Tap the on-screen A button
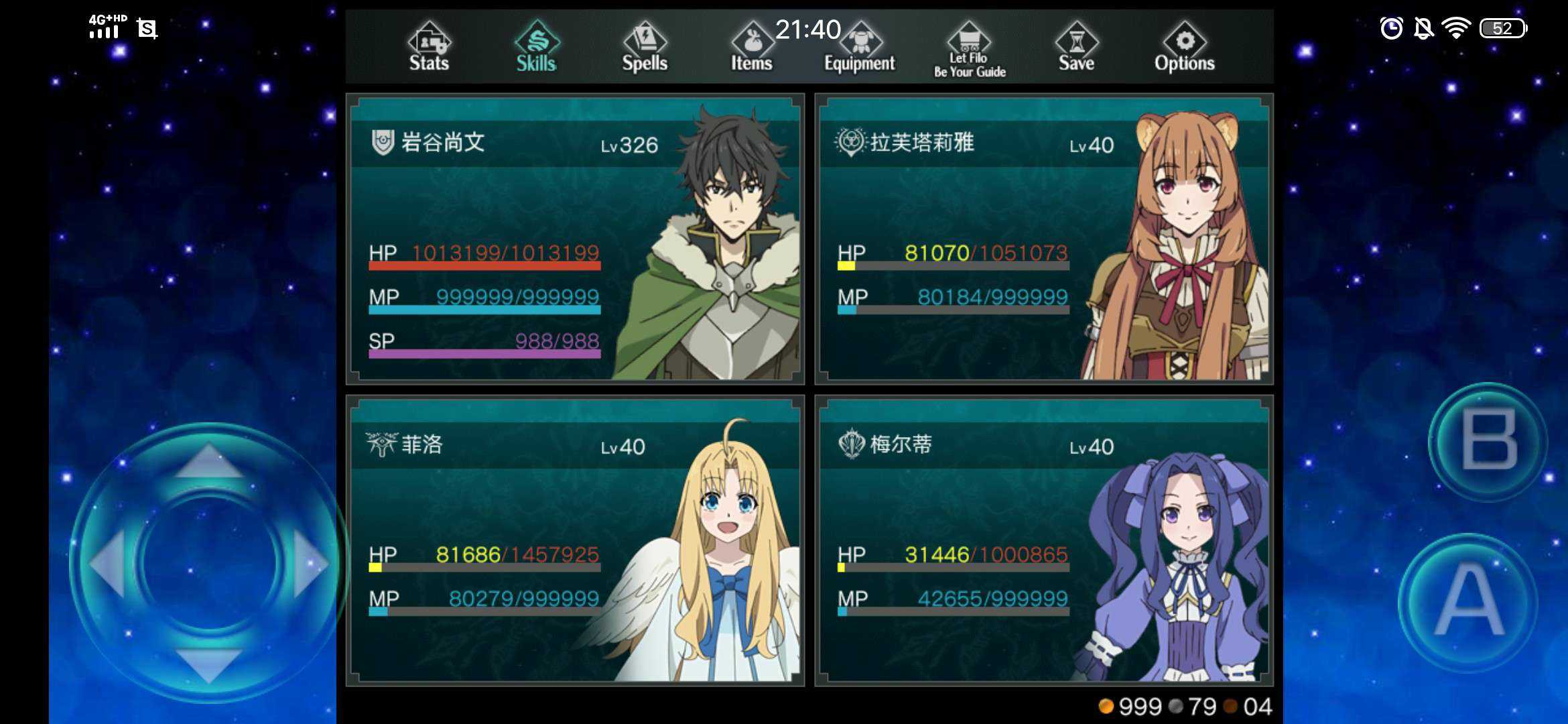The image size is (1568, 724). (1469, 600)
